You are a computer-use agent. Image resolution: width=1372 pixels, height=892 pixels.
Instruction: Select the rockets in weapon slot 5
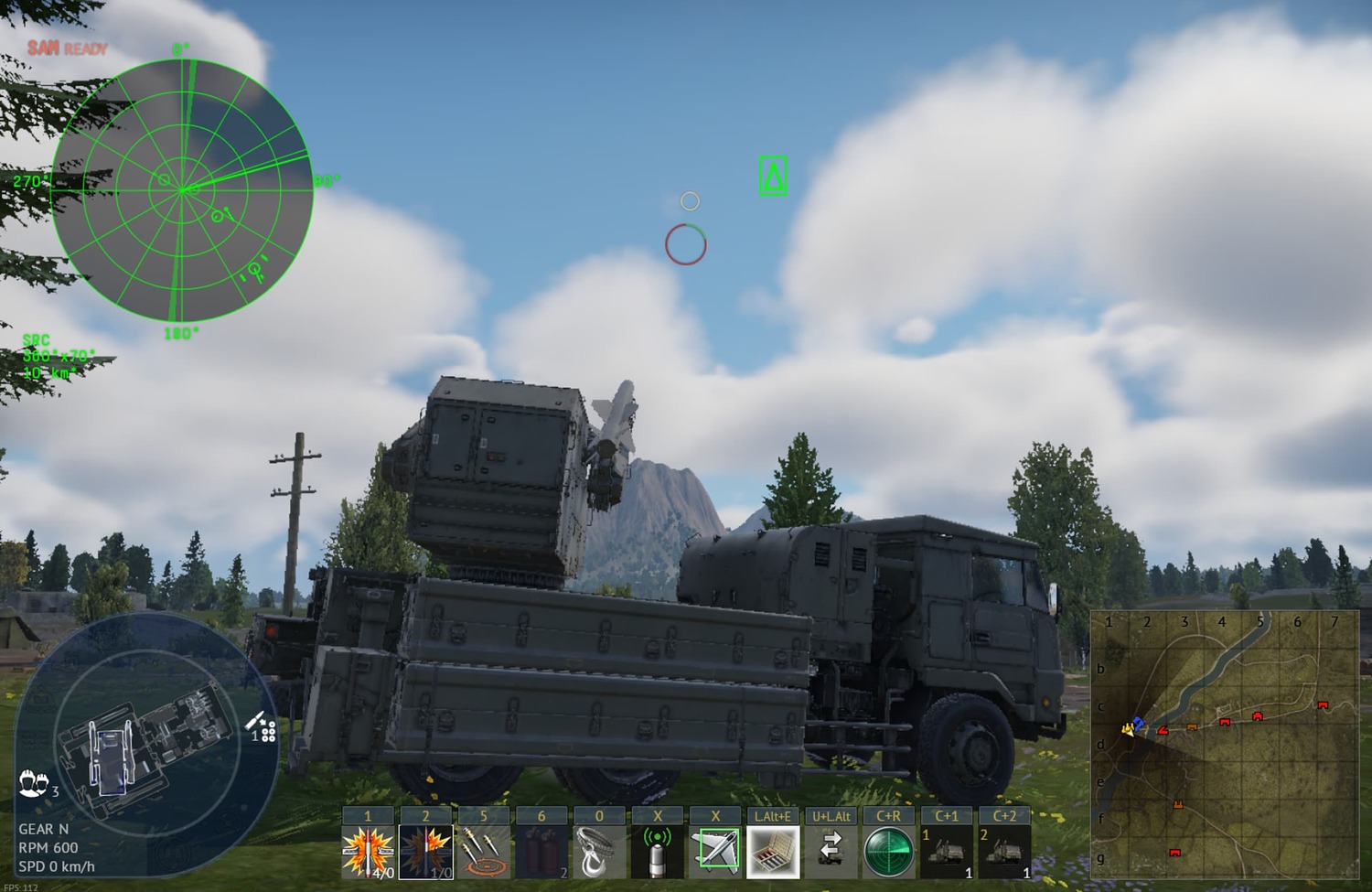click(x=484, y=851)
